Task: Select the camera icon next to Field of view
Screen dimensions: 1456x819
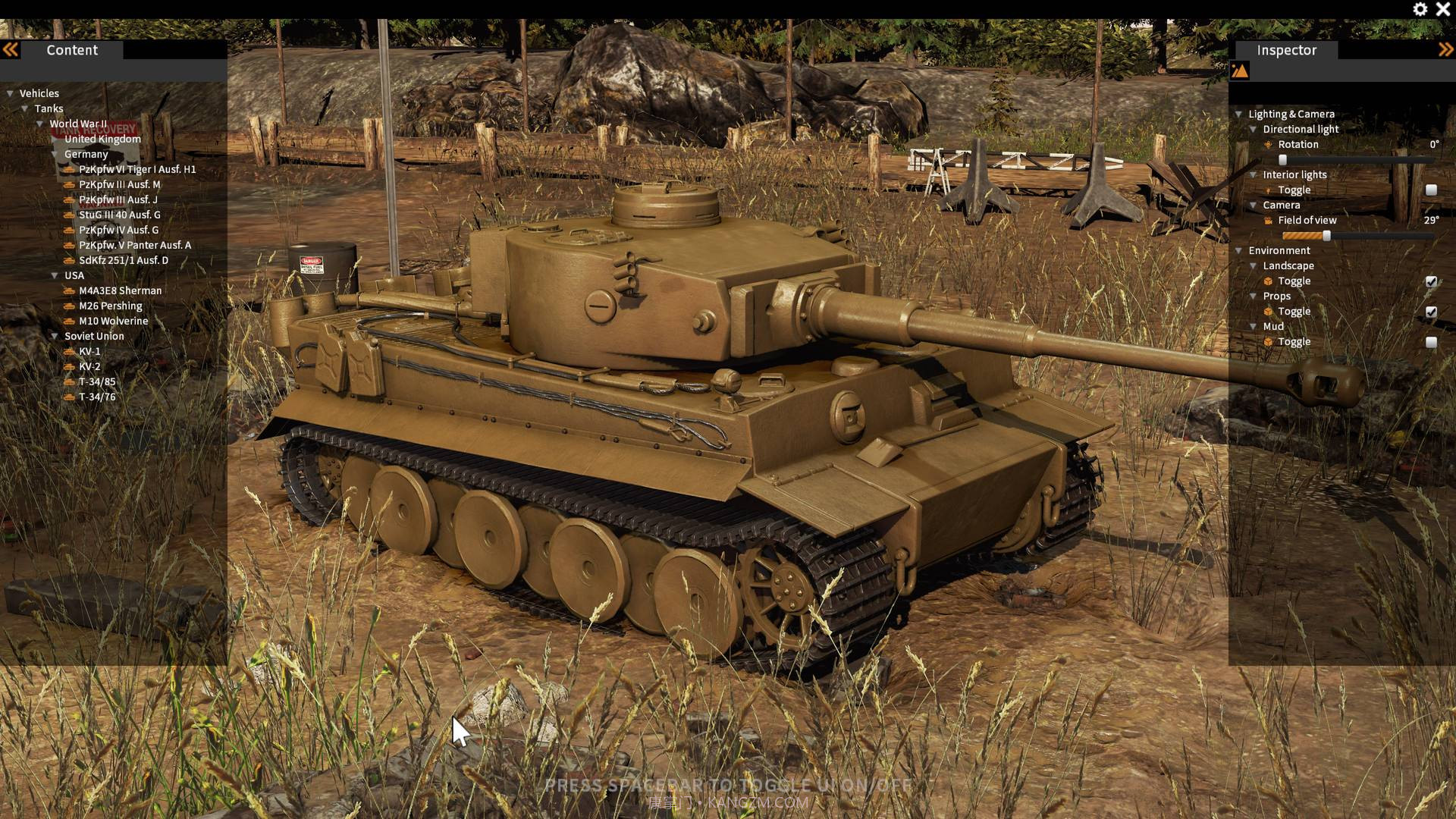Action: click(1268, 220)
